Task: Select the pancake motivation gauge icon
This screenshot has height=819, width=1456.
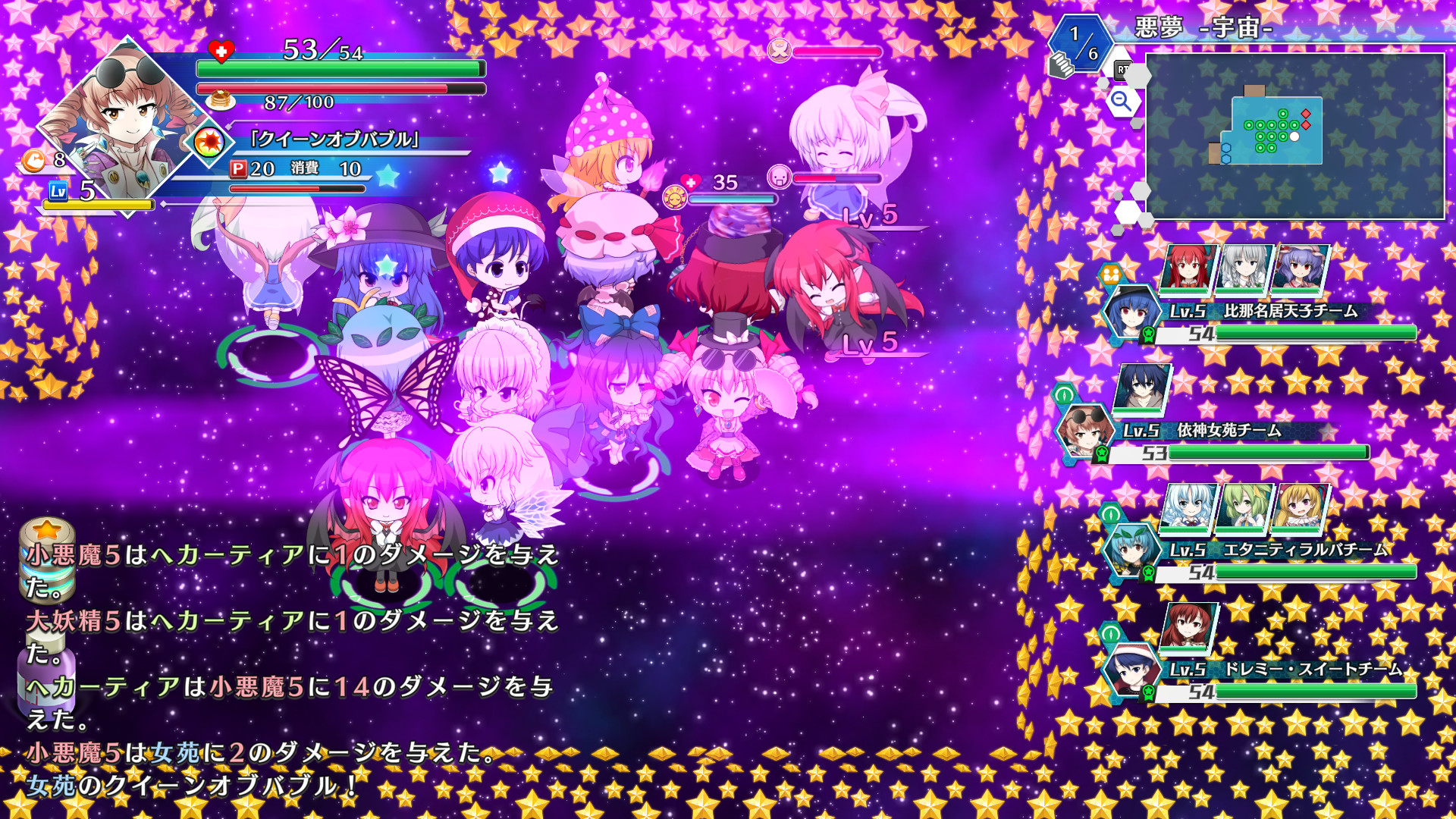Action: [220, 101]
